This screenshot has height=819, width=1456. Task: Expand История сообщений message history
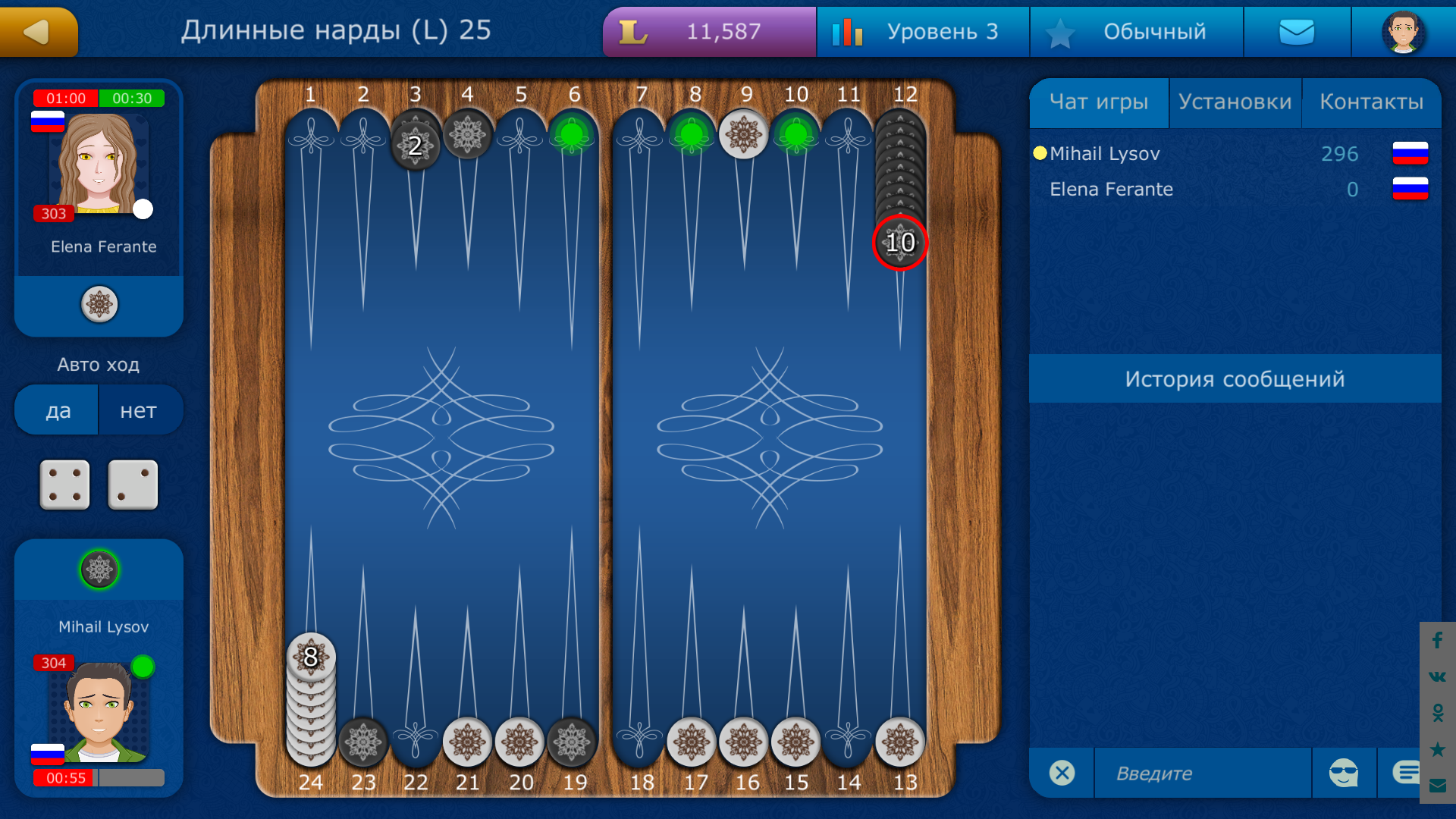click(x=1236, y=379)
